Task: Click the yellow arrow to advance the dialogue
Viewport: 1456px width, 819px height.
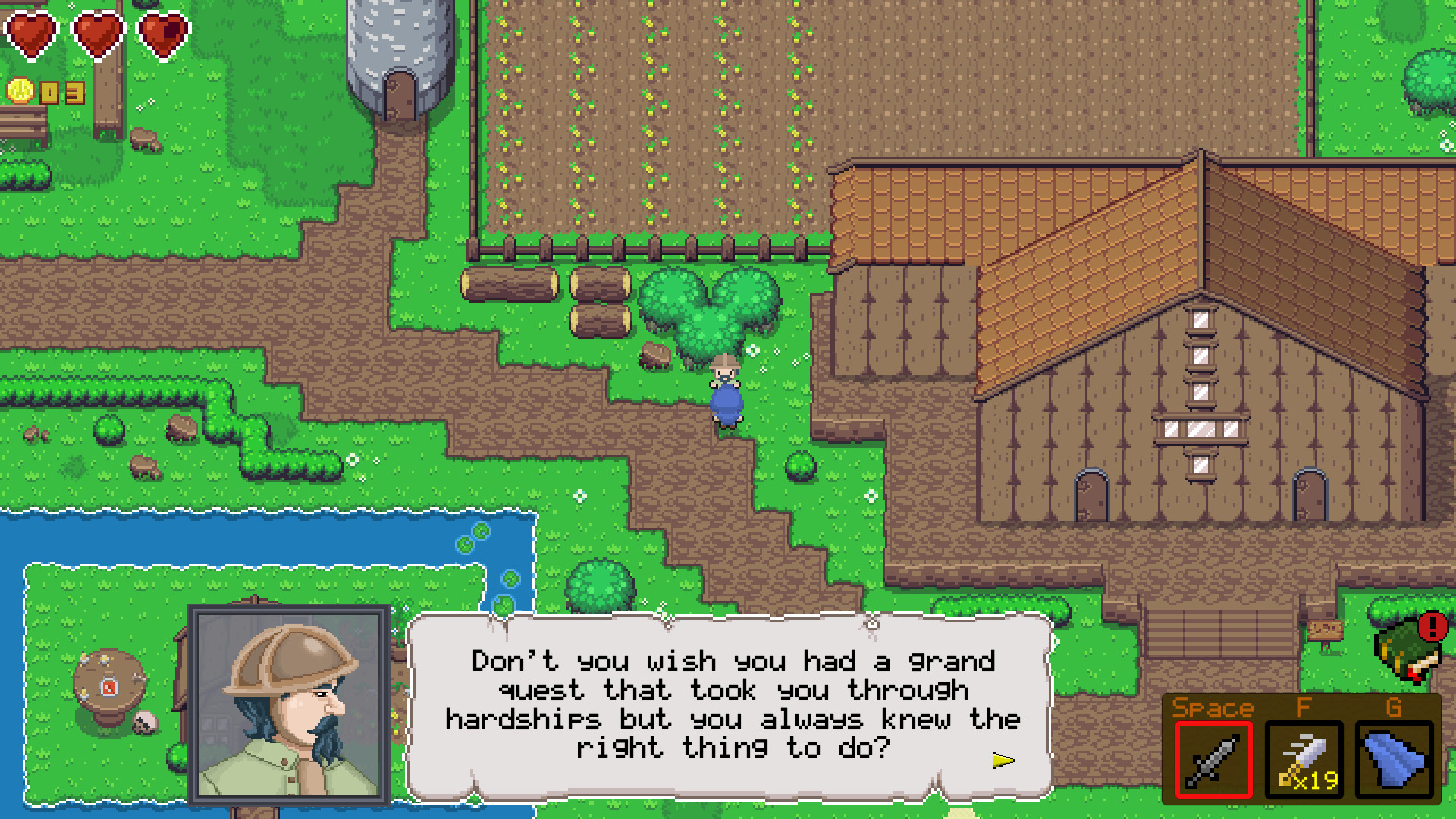Action: point(1003,762)
